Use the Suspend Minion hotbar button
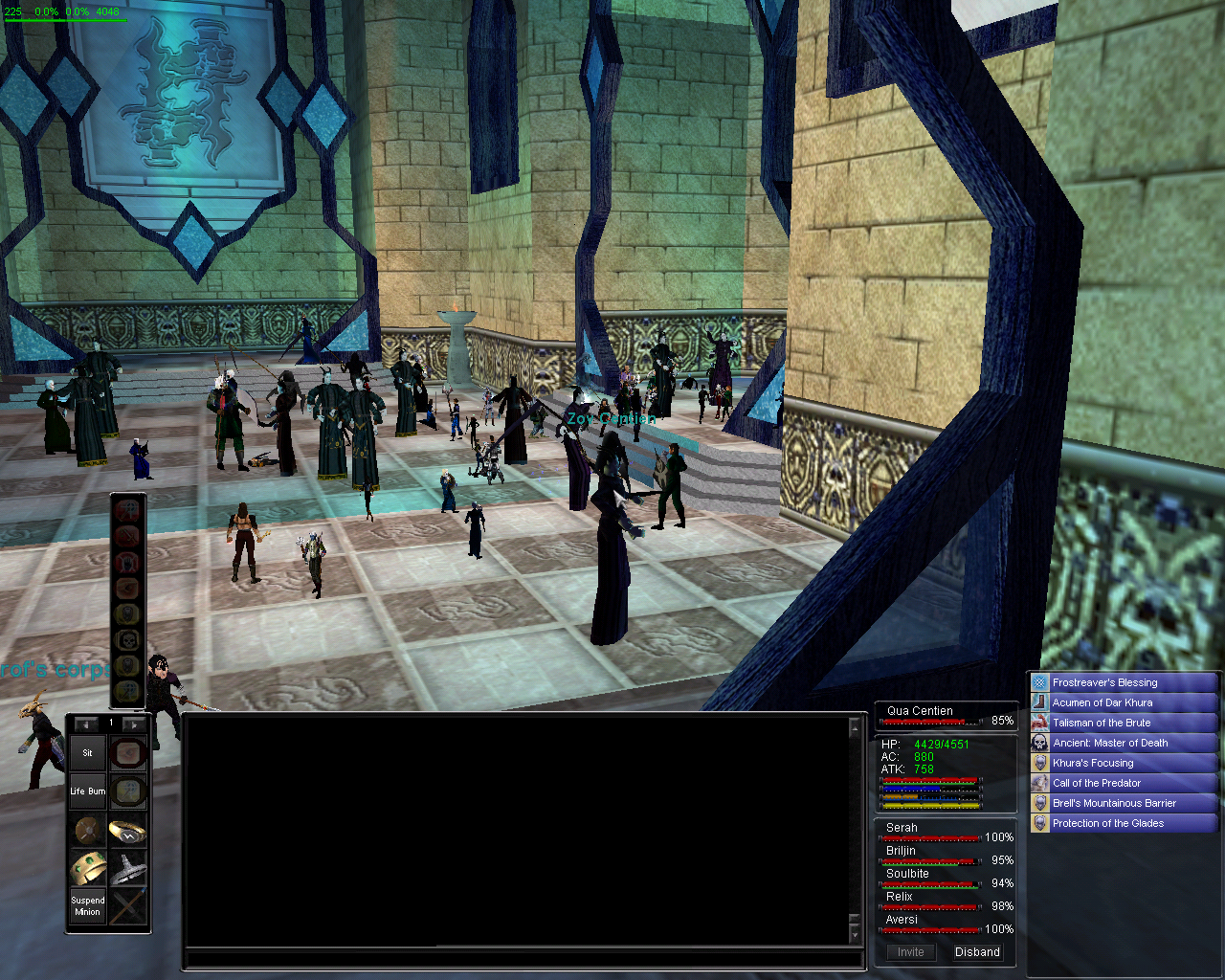 [87, 906]
